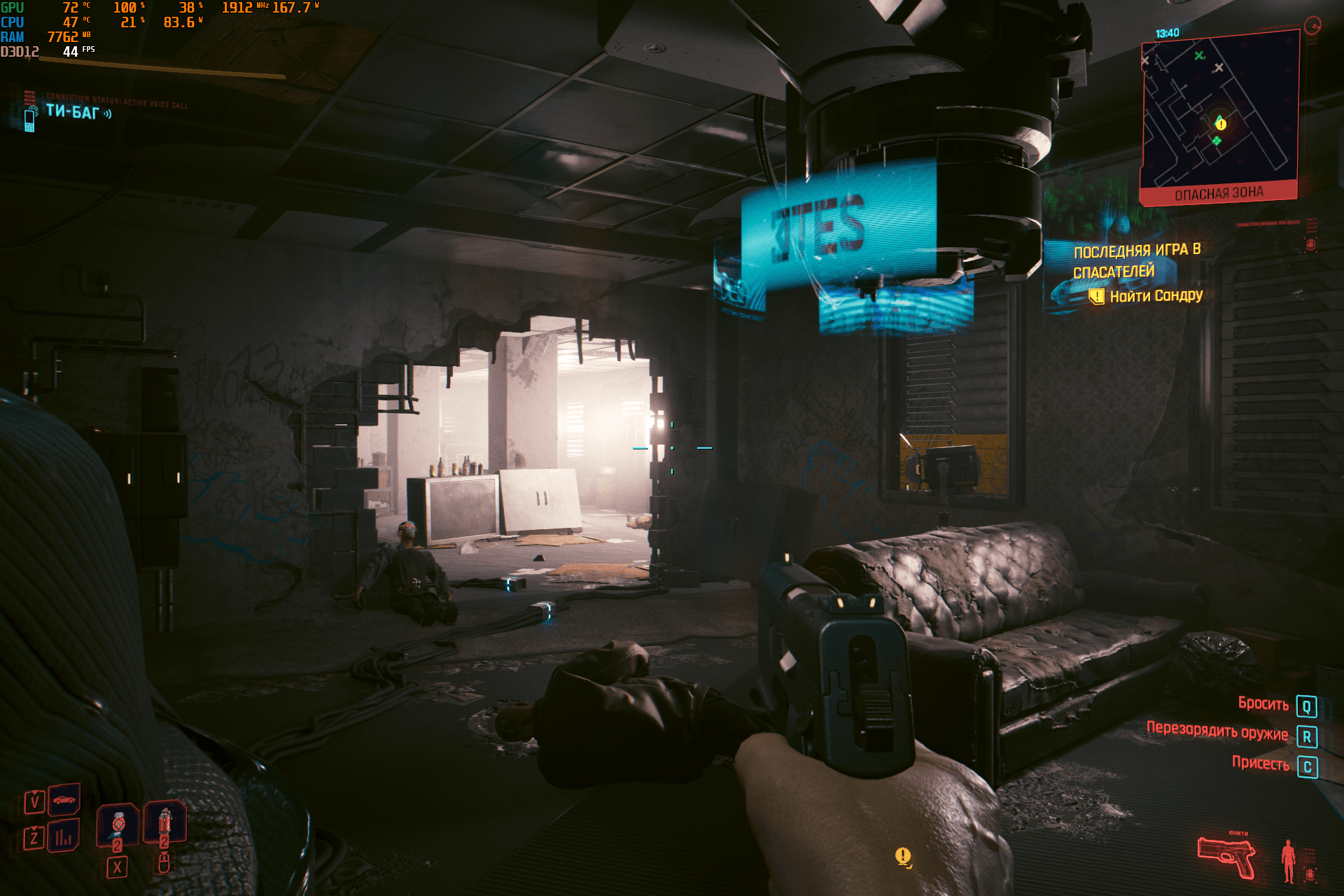The height and width of the screenshot is (896, 1344).
Task: Click the compass icon above the minimap
Action: click(x=1312, y=27)
